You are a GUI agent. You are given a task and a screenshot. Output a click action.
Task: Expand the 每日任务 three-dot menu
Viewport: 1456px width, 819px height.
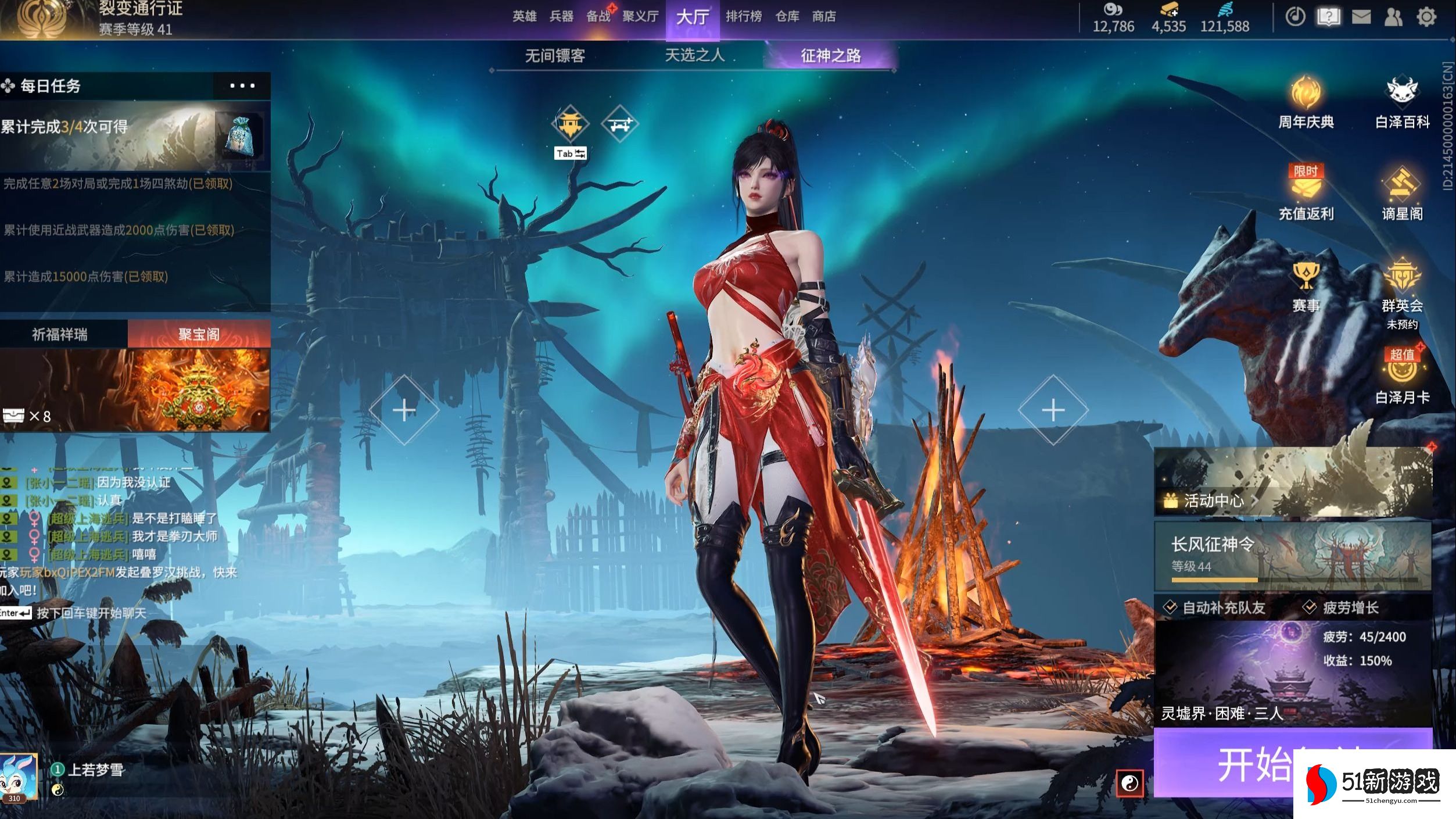242,86
